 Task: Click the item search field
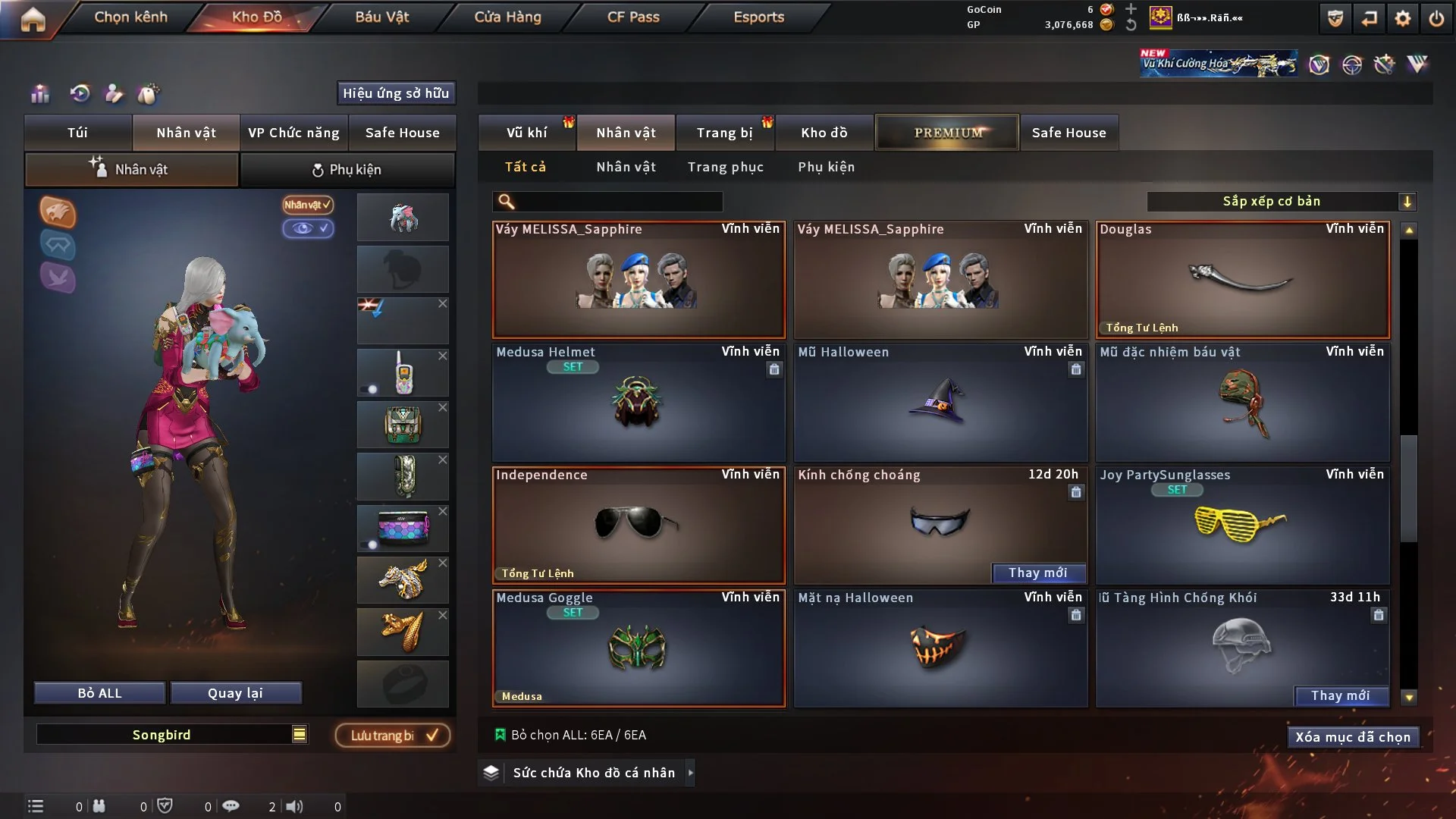(x=618, y=201)
